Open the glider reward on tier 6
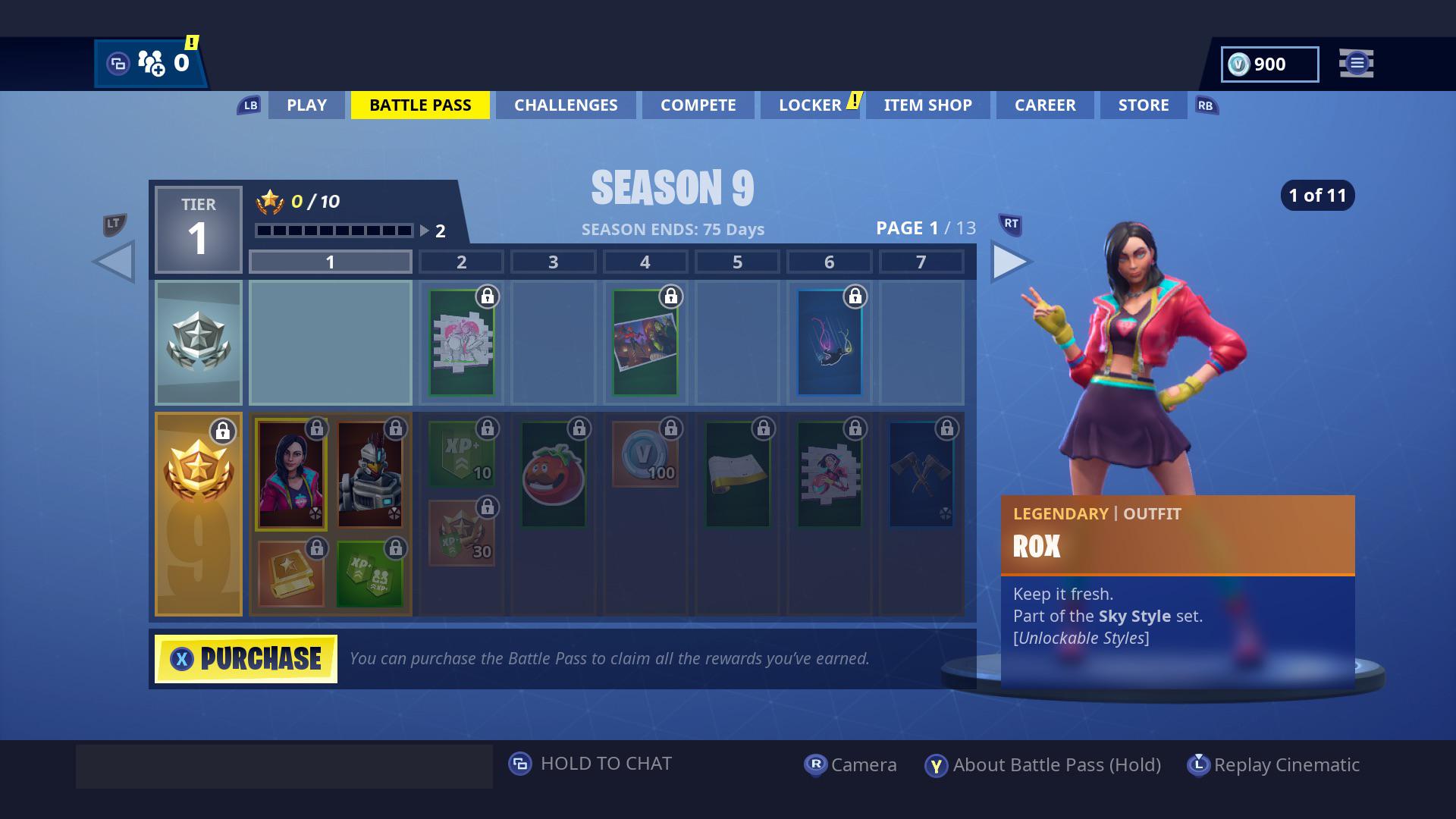The height and width of the screenshot is (819, 1456). tap(829, 341)
